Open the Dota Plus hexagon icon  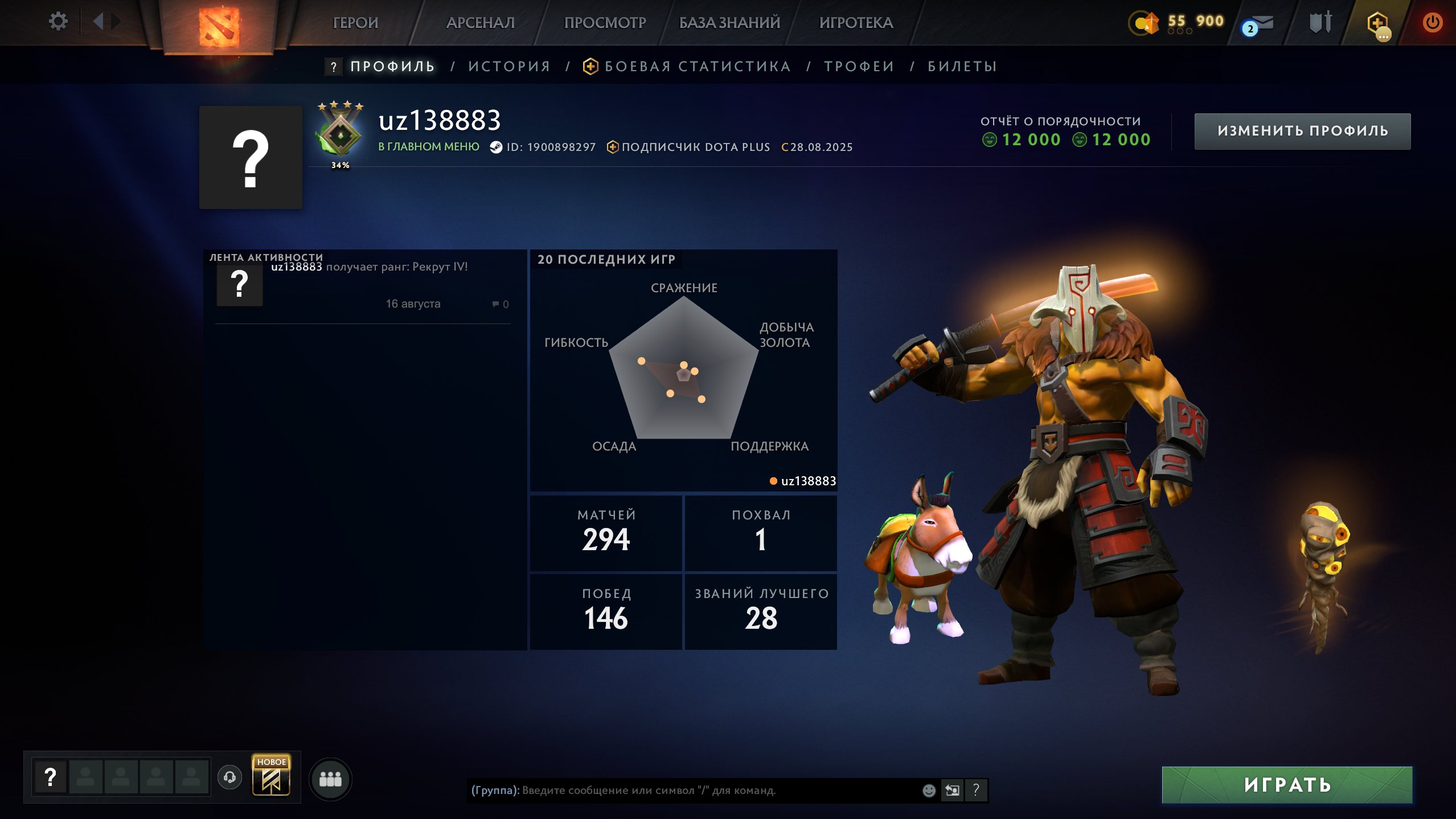(x=1377, y=24)
